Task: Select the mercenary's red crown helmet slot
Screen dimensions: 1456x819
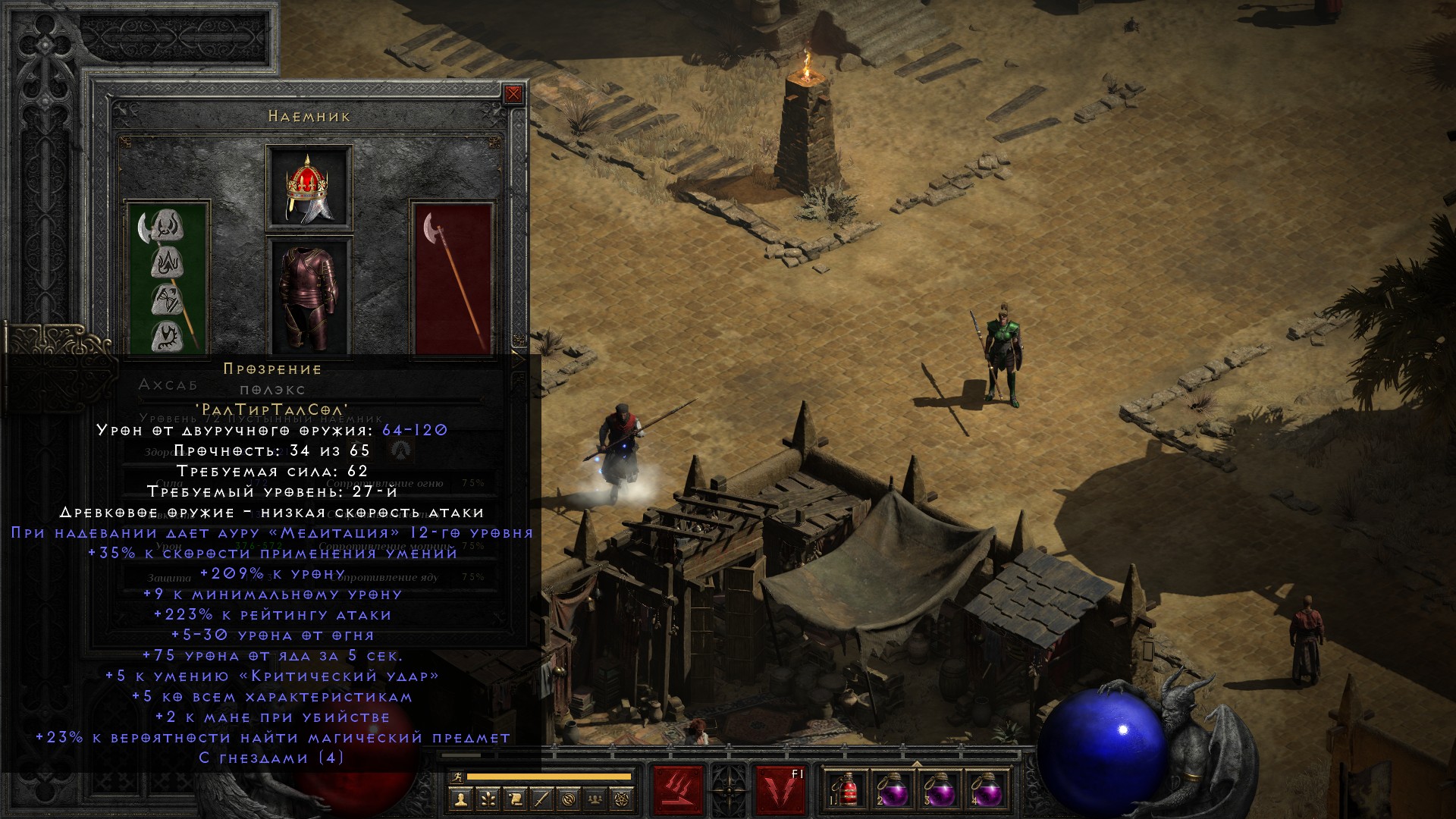Action: pos(309,187)
